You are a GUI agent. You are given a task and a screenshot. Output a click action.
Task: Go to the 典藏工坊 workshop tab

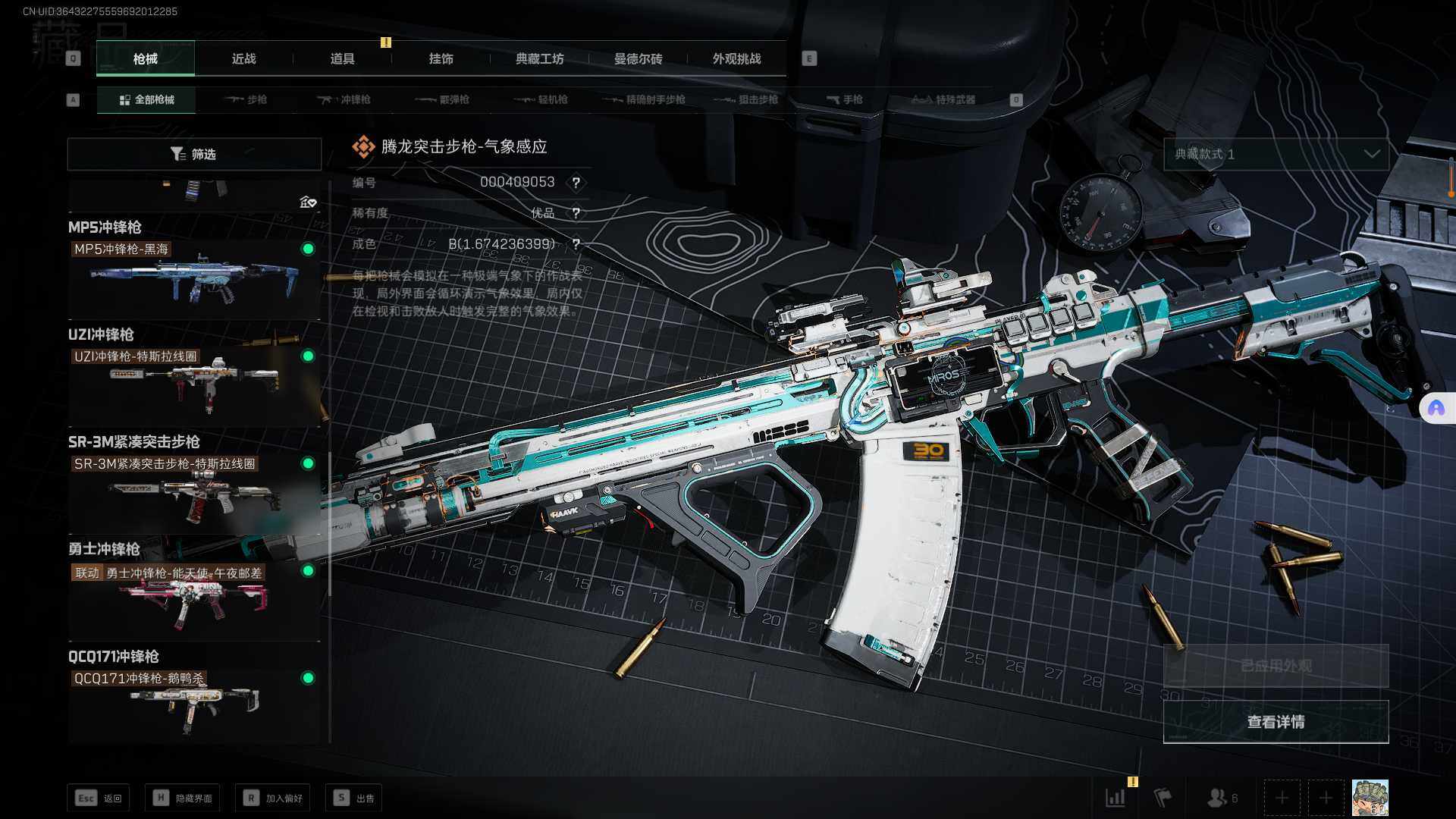539,59
